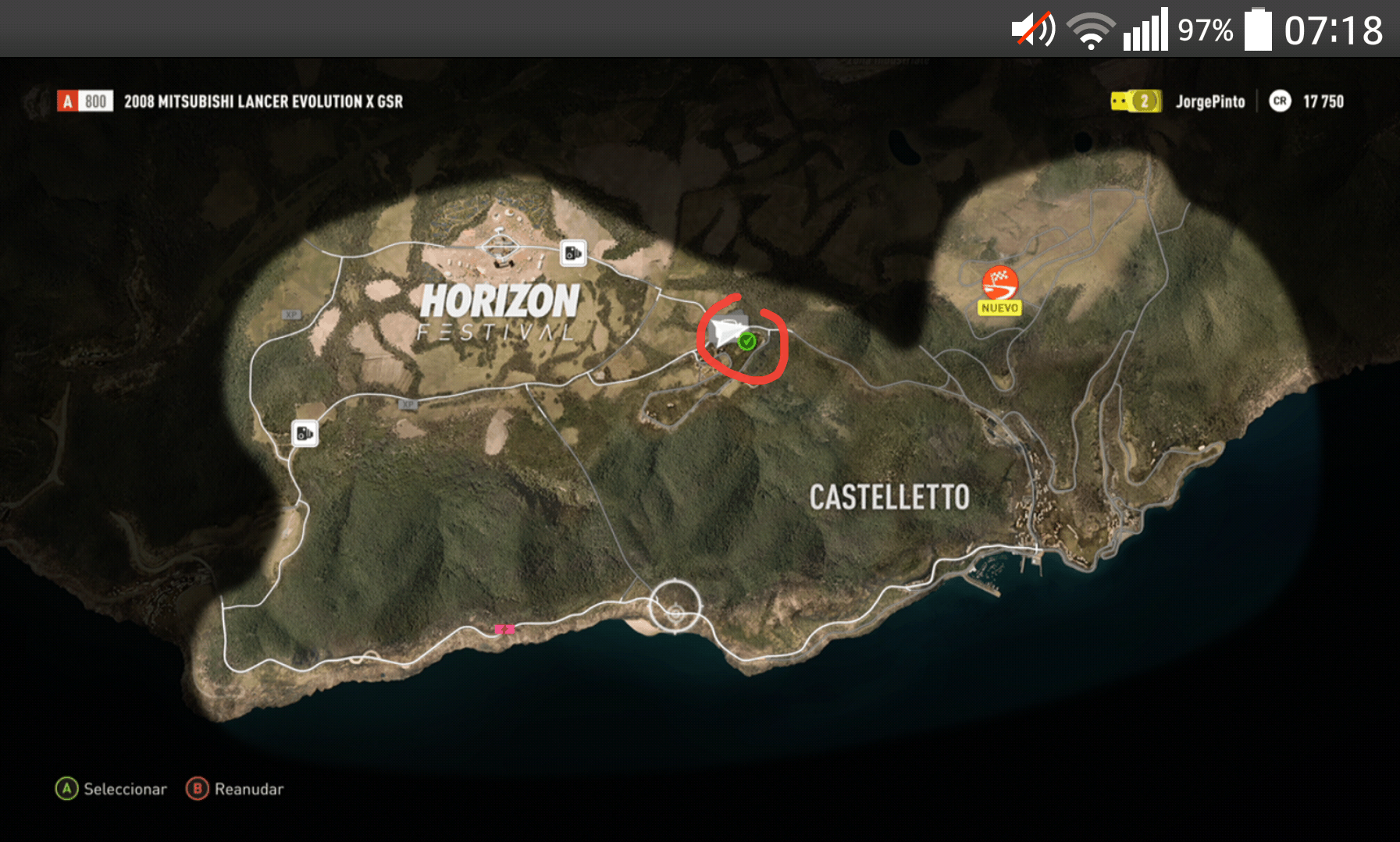Select the speed camera marker on the western road

click(305, 433)
